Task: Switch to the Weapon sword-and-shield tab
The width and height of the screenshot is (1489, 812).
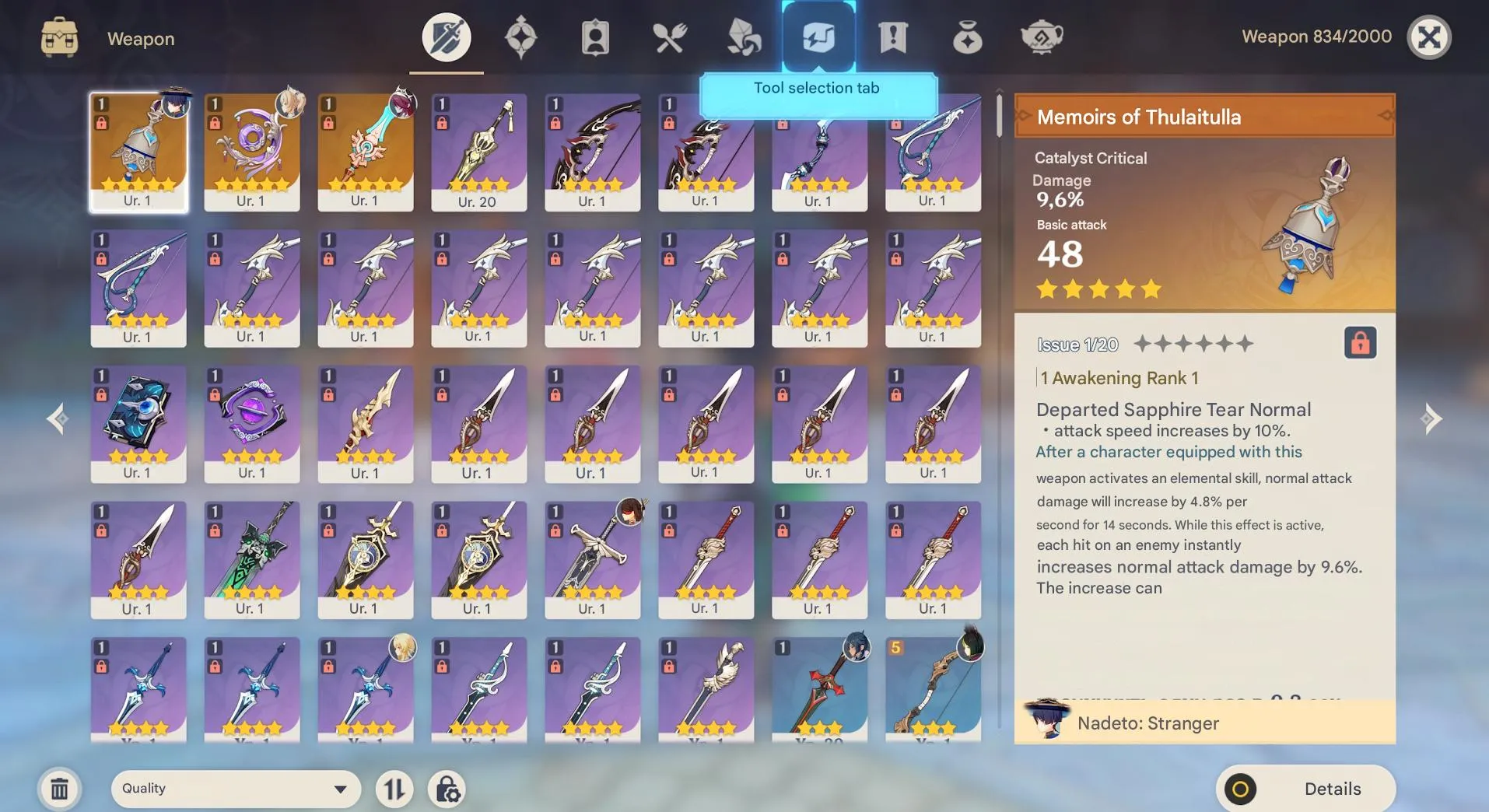Action: [445, 35]
